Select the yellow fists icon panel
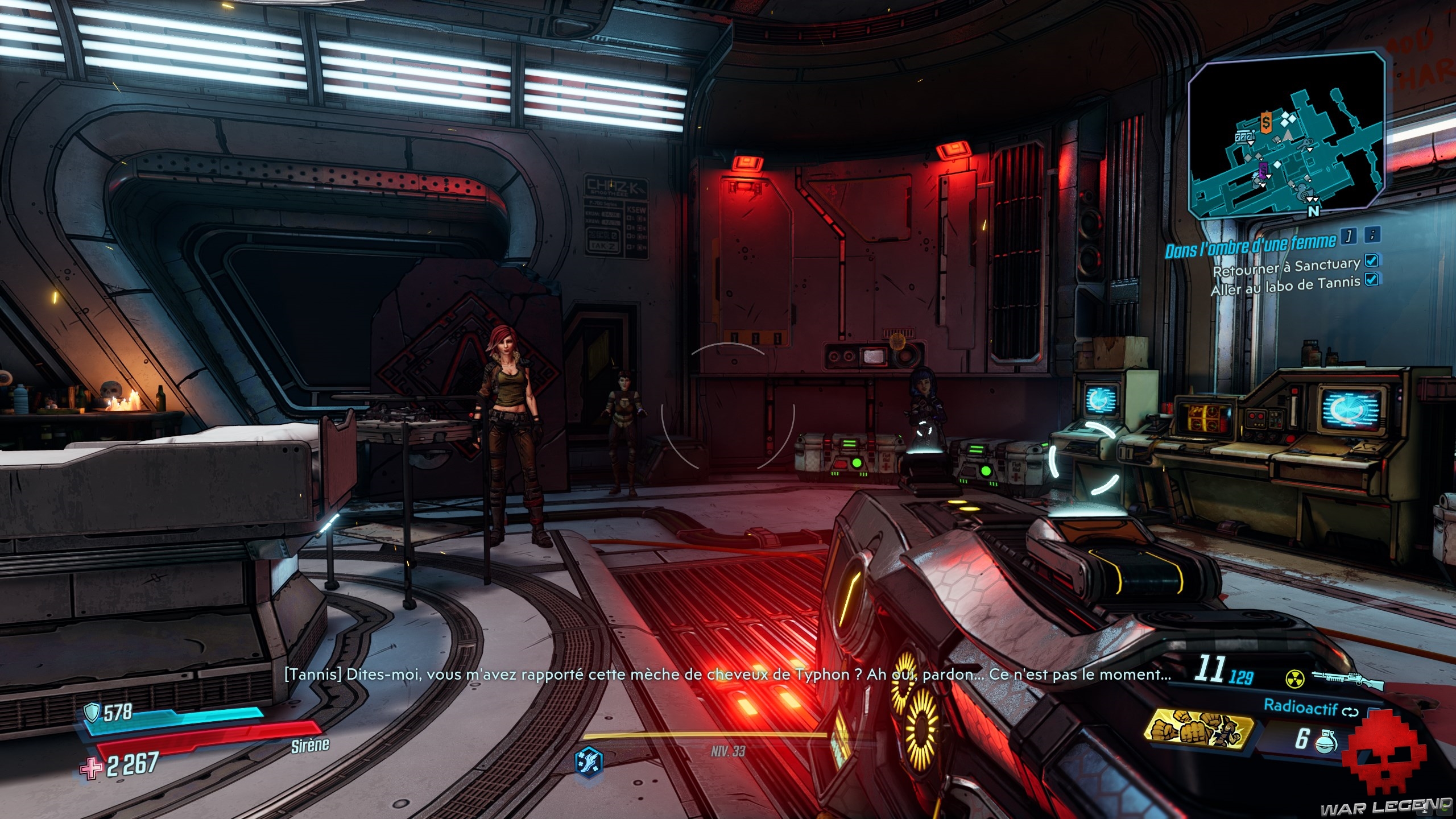The image size is (1456, 819). click(1199, 732)
